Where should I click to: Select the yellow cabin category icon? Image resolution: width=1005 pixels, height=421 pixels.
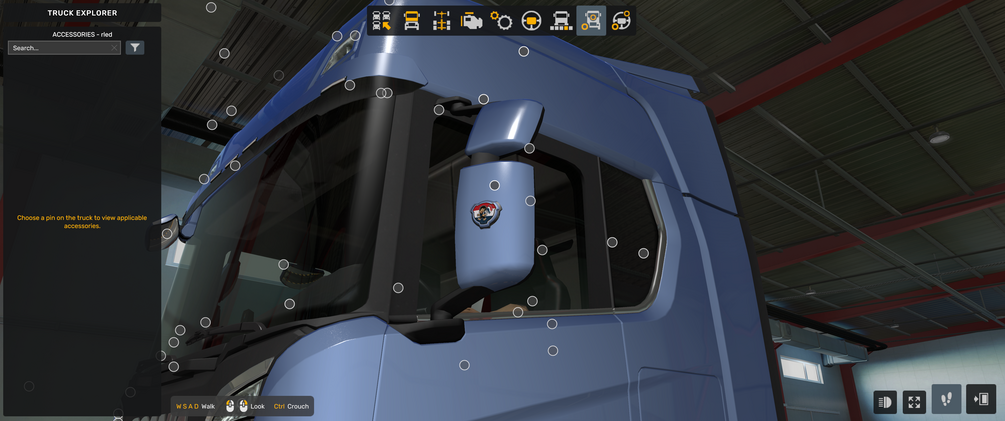click(412, 21)
